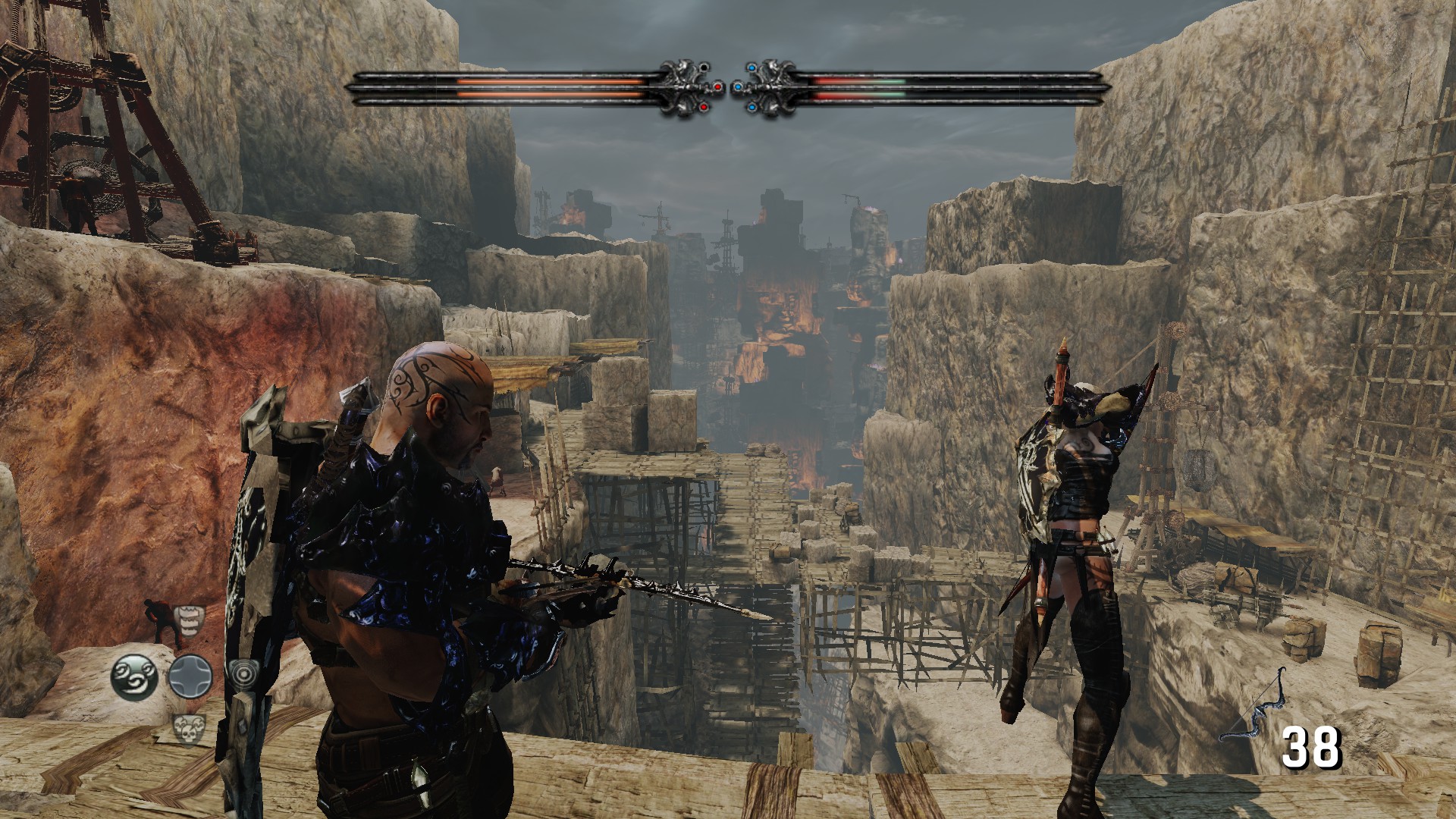Toggle the blue orb on the right gauge
Screen dimensions: 1456x819
738,87
